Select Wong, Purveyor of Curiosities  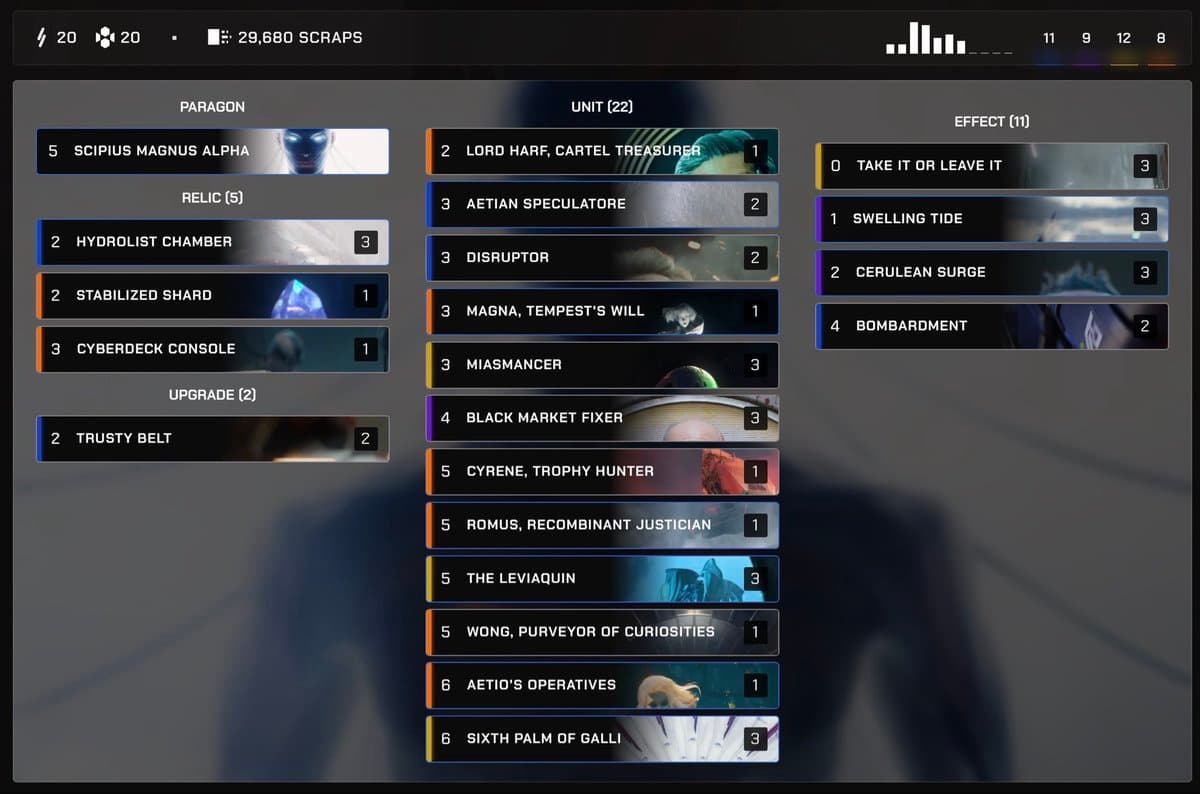(x=601, y=632)
